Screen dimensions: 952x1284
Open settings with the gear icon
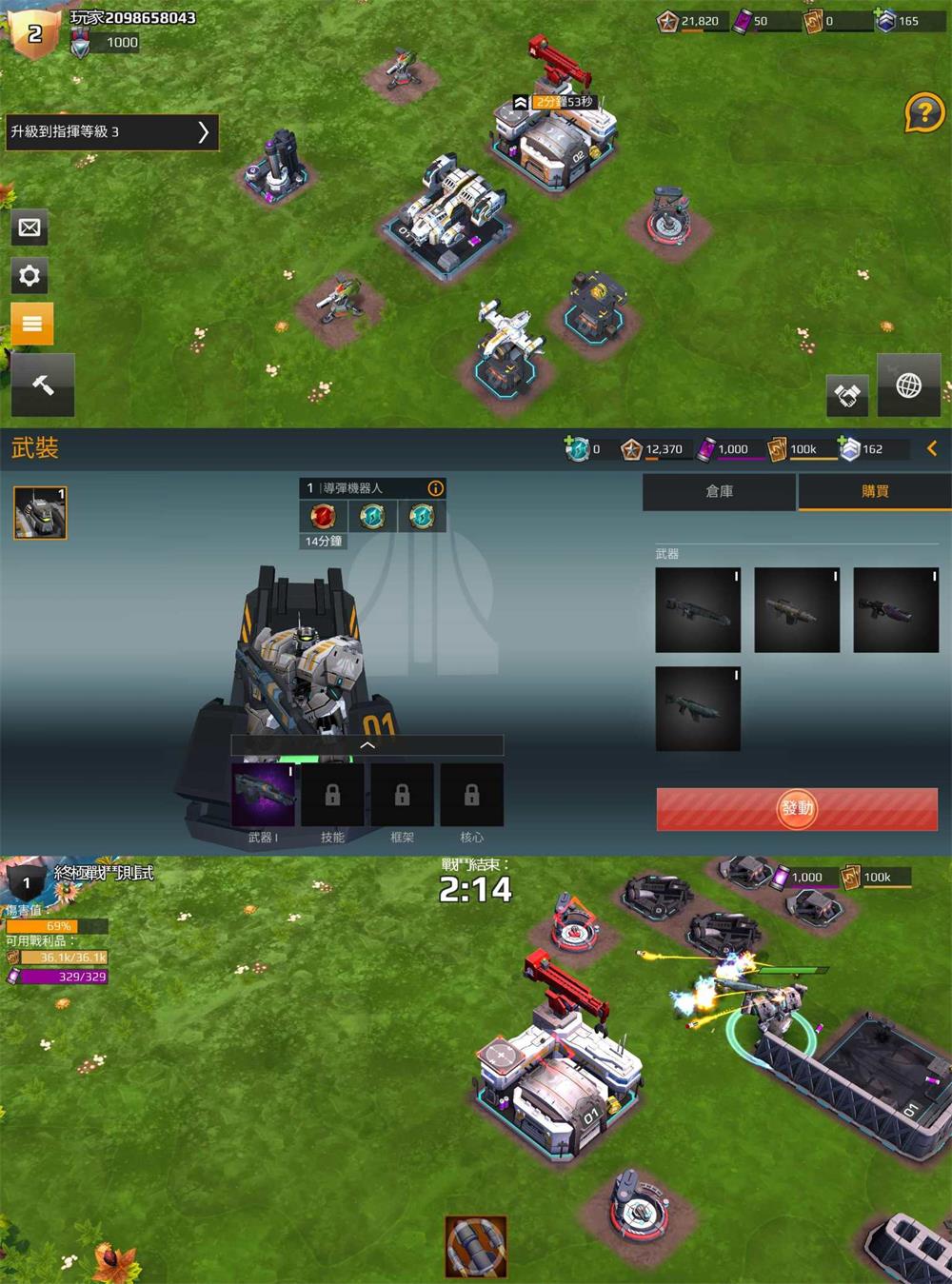[30, 276]
